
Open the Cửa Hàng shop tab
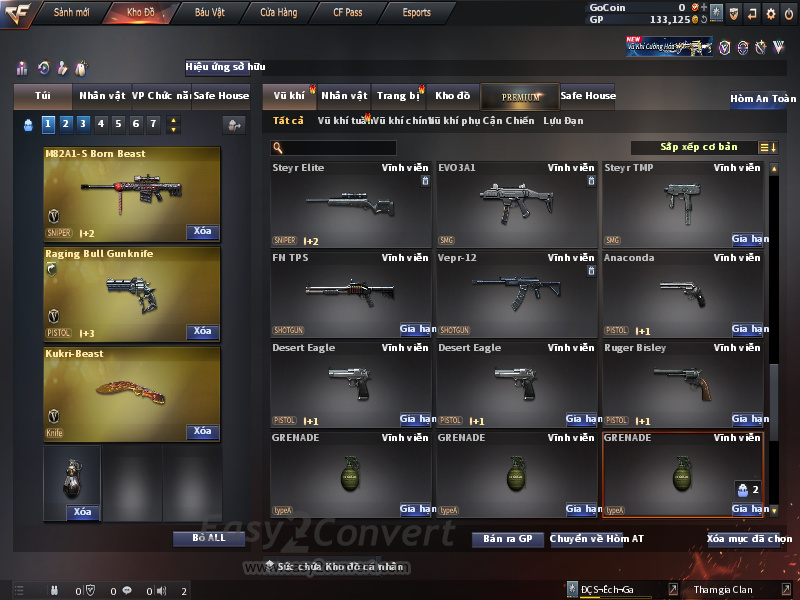(x=278, y=13)
